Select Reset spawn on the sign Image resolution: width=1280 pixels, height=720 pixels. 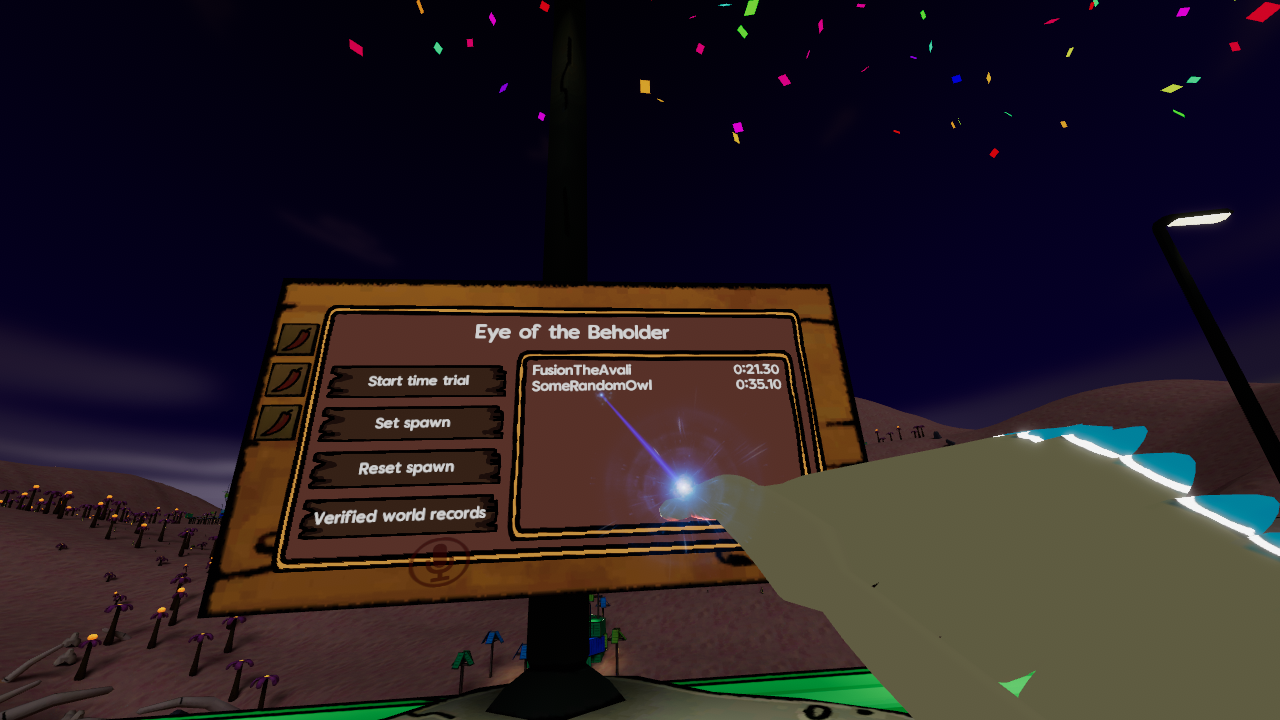(406, 468)
